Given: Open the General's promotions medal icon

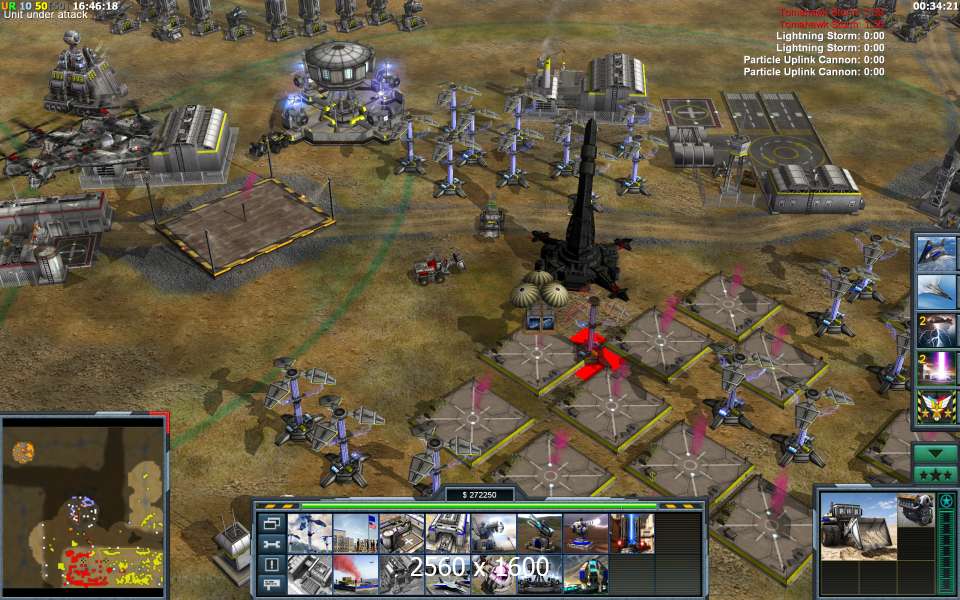Looking at the screenshot, I should (x=938, y=407).
